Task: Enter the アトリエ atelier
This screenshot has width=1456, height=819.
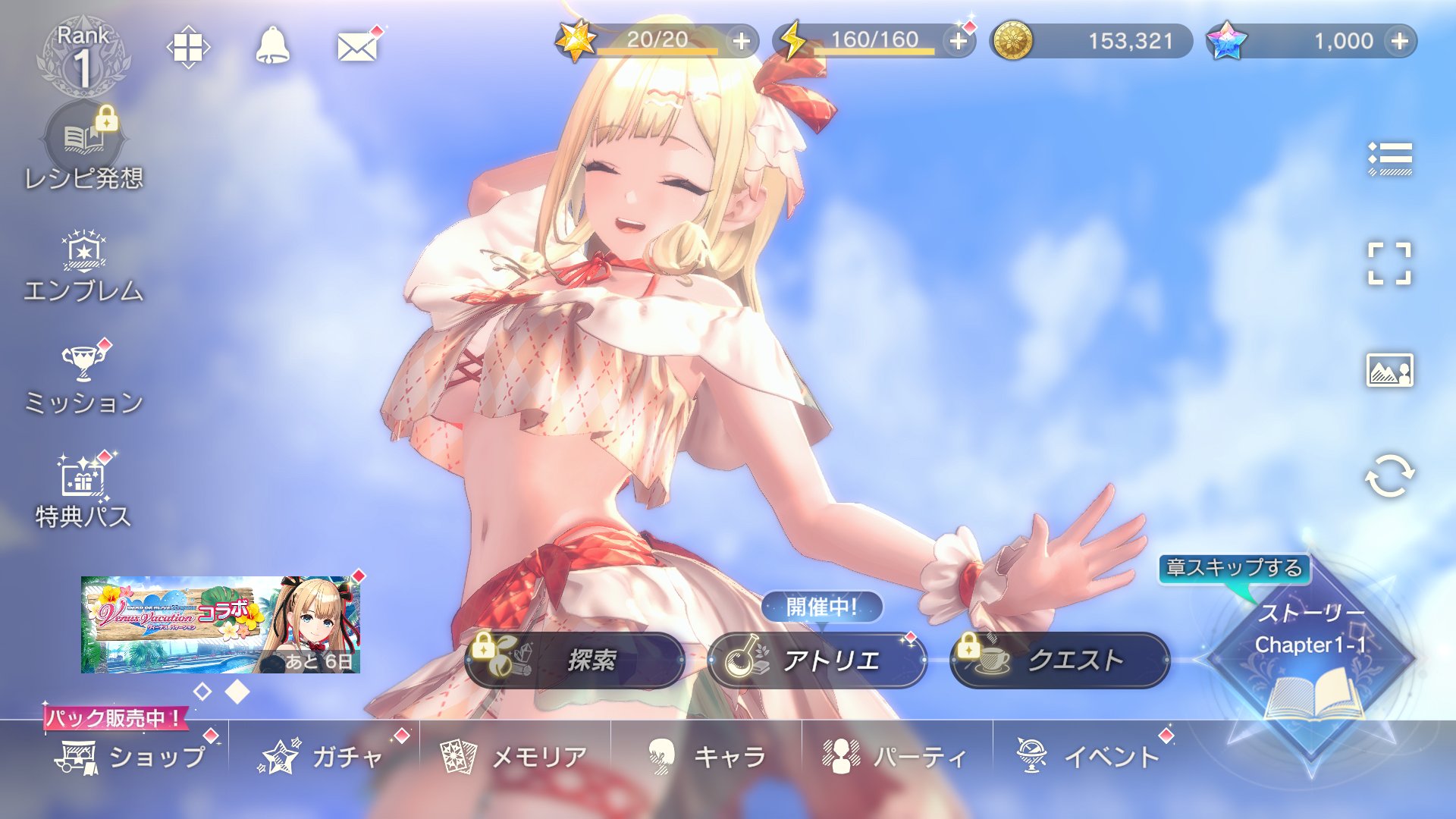Action: 817,661
